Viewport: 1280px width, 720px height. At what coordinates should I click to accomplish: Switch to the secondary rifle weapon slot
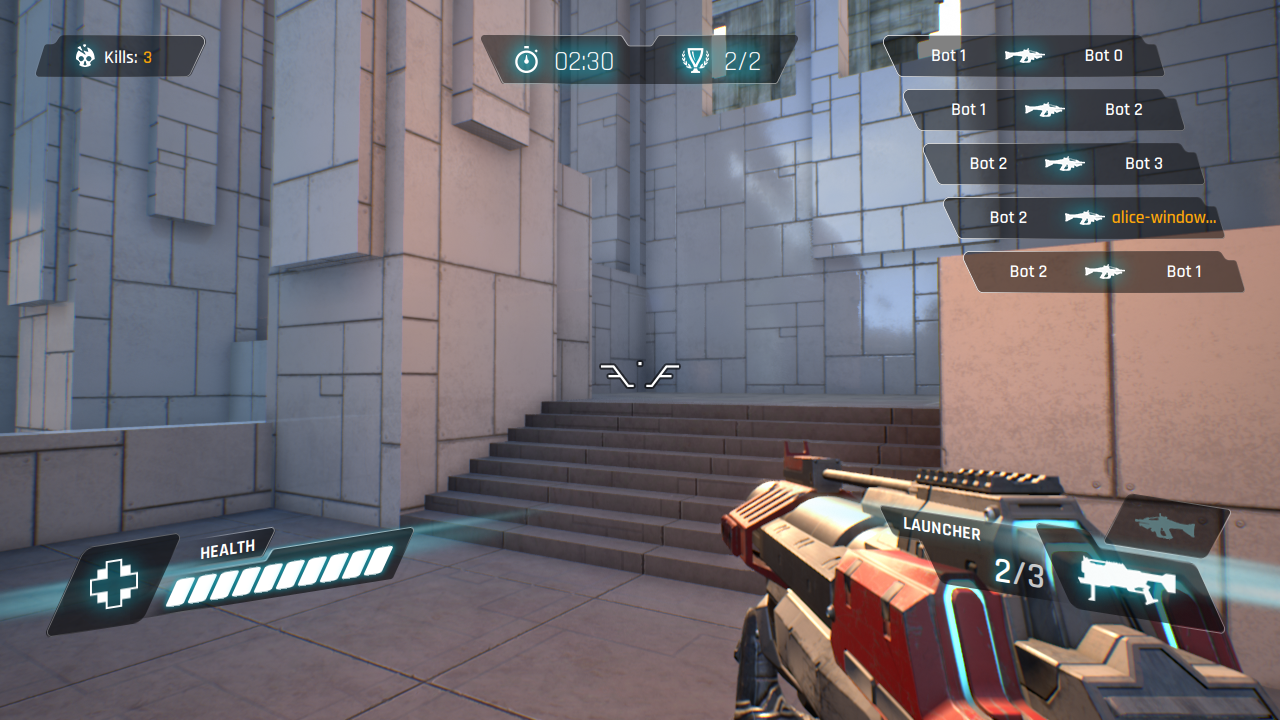[1166, 525]
